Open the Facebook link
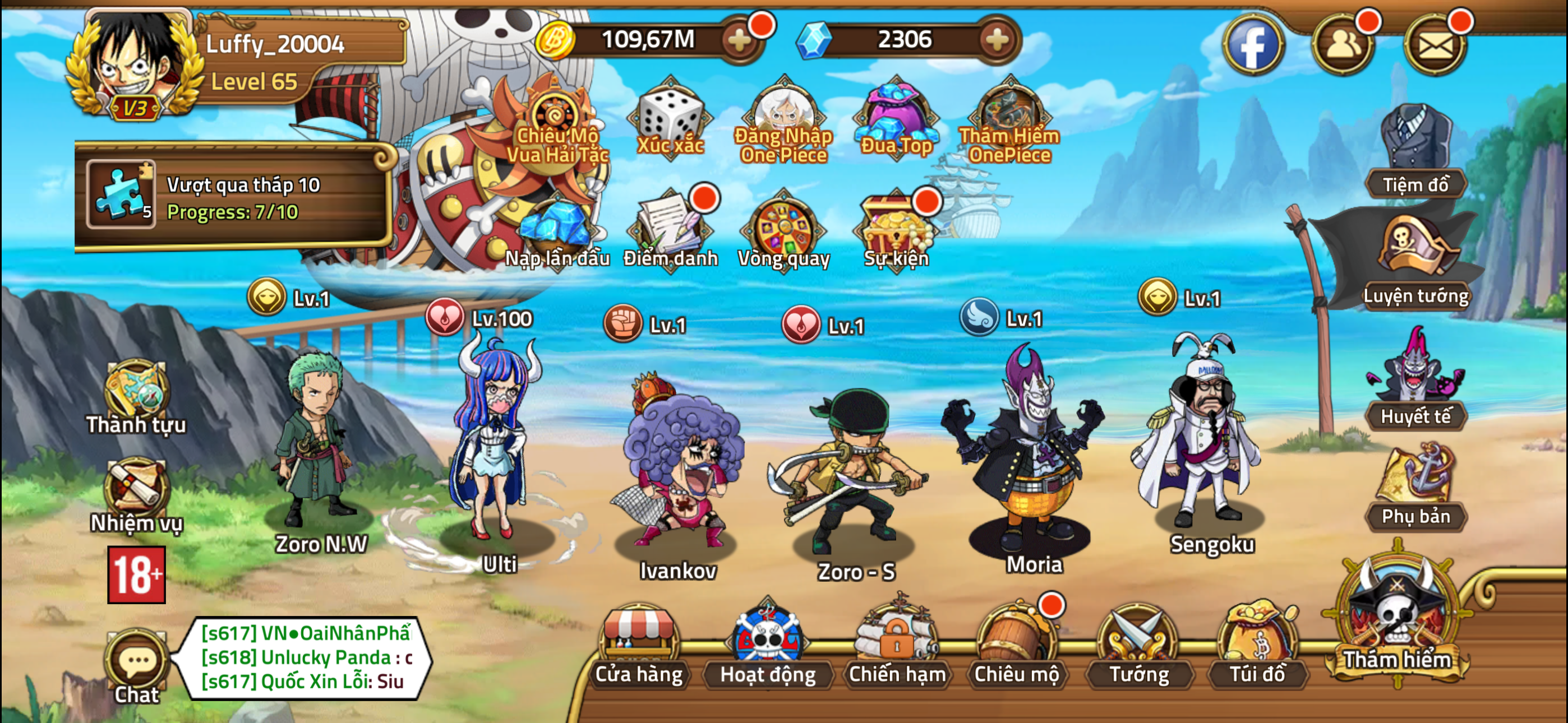Image resolution: width=1568 pixels, height=723 pixels. click(1253, 45)
